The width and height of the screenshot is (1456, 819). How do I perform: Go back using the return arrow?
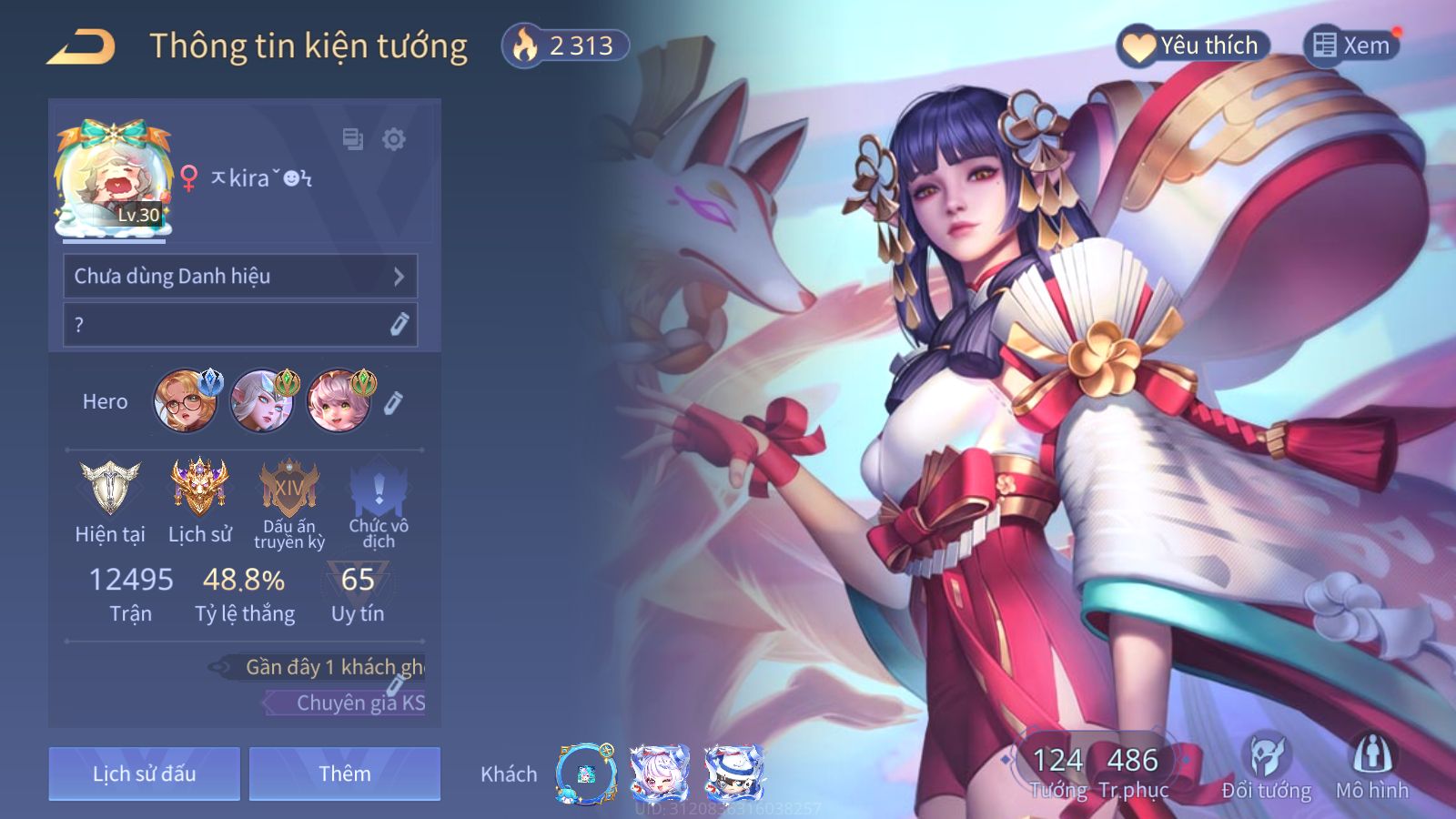(x=82, y=46)
